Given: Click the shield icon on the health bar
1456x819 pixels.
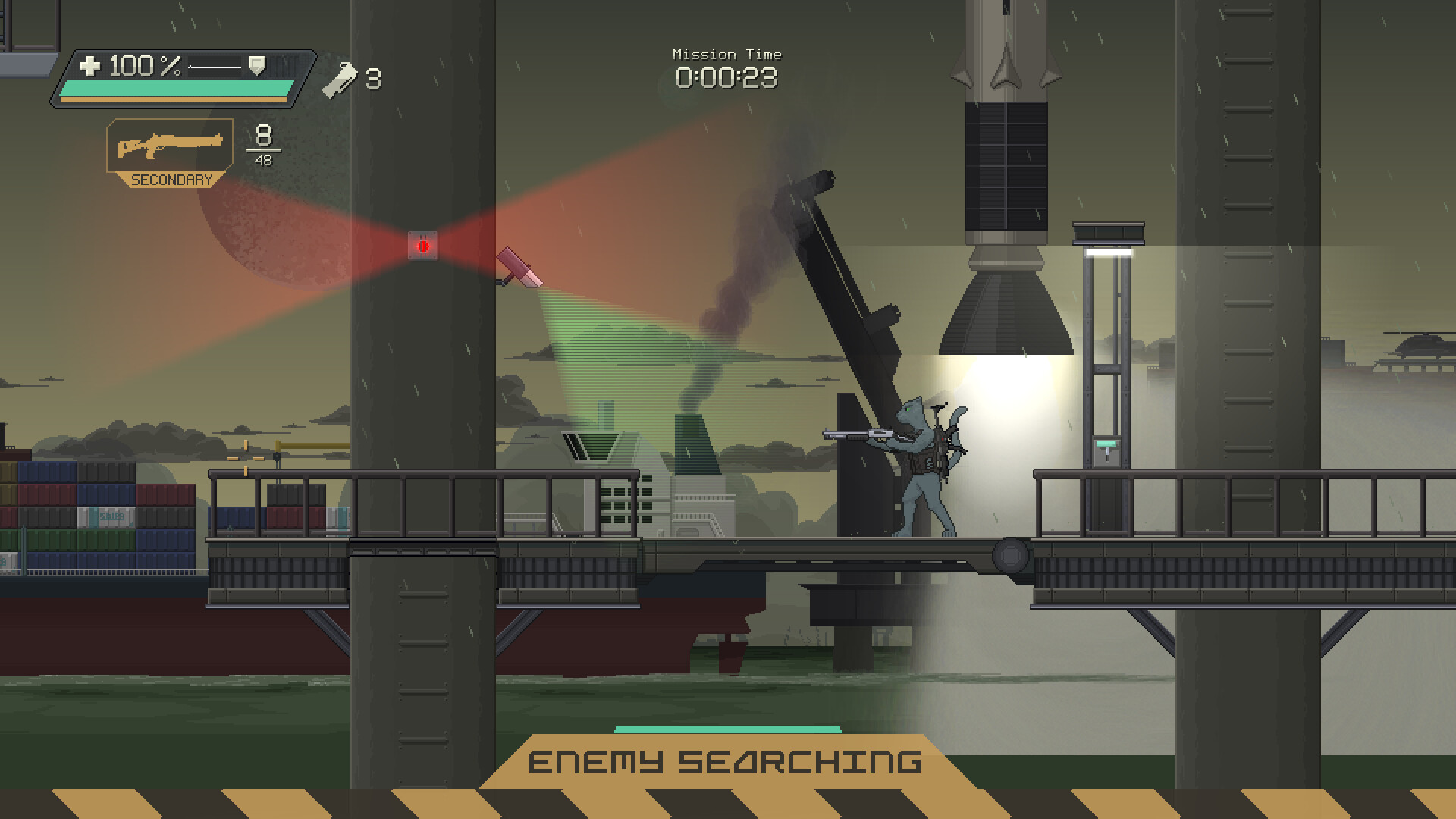Looking at the screenshot, I should [258, 65].
